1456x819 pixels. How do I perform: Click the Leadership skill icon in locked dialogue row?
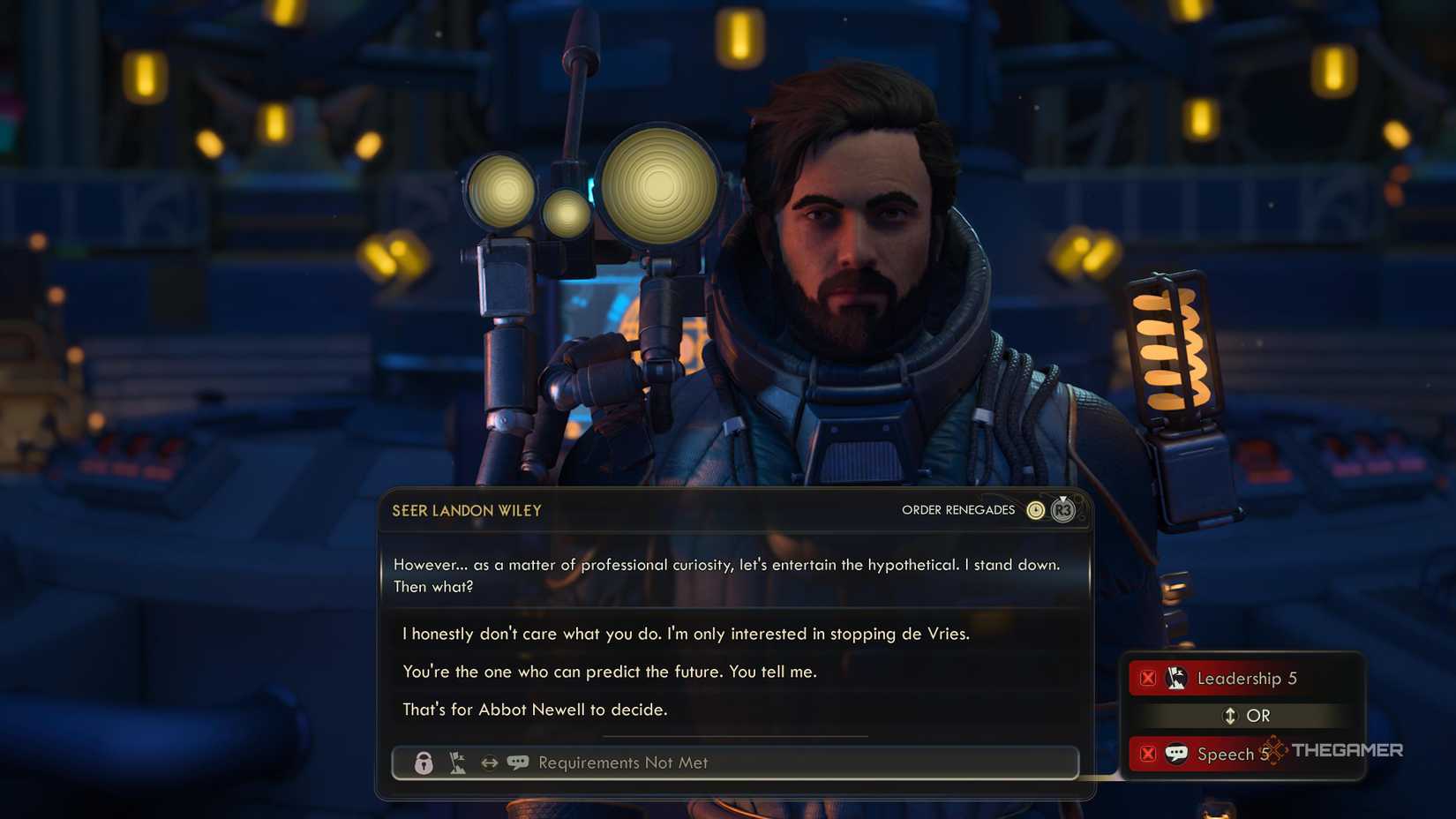point(456,763)
